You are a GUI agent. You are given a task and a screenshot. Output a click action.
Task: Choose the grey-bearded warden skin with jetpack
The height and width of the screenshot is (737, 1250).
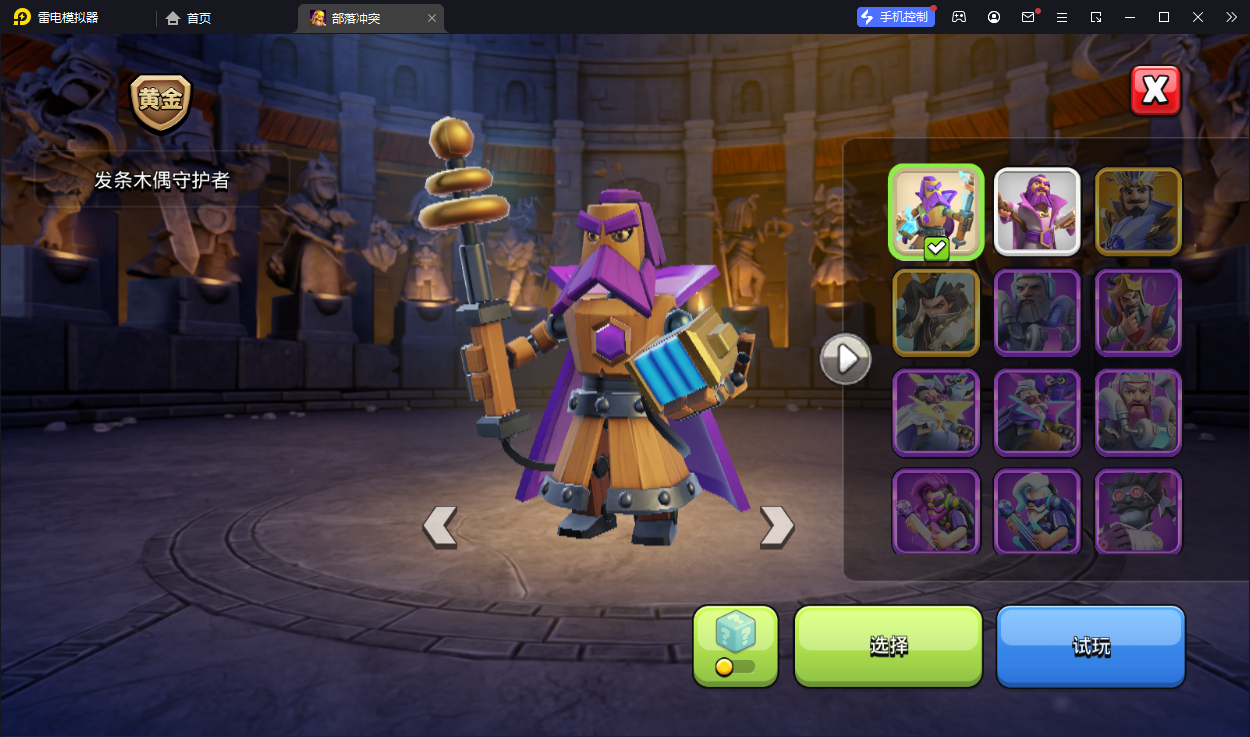[x=1037, y=312]
